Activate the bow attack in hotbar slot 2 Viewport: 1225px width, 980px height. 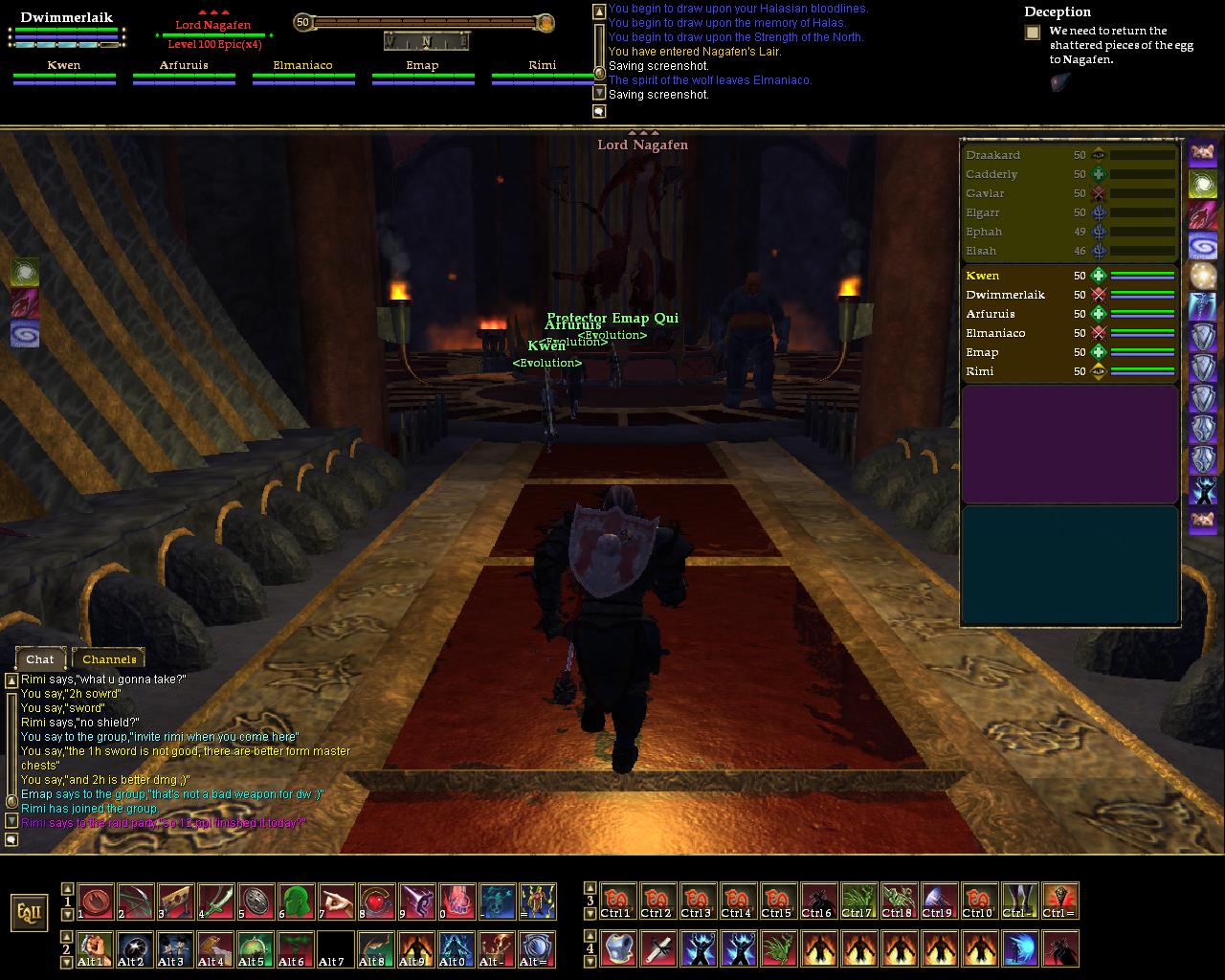tap(135, 902)
